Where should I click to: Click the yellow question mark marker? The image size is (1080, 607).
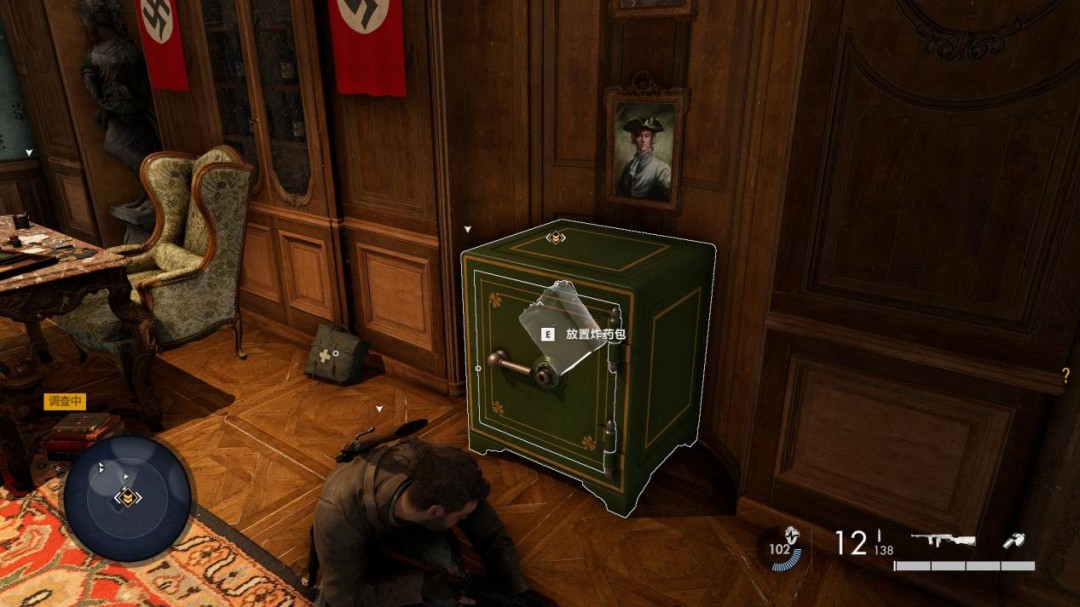coord(1066,376)
